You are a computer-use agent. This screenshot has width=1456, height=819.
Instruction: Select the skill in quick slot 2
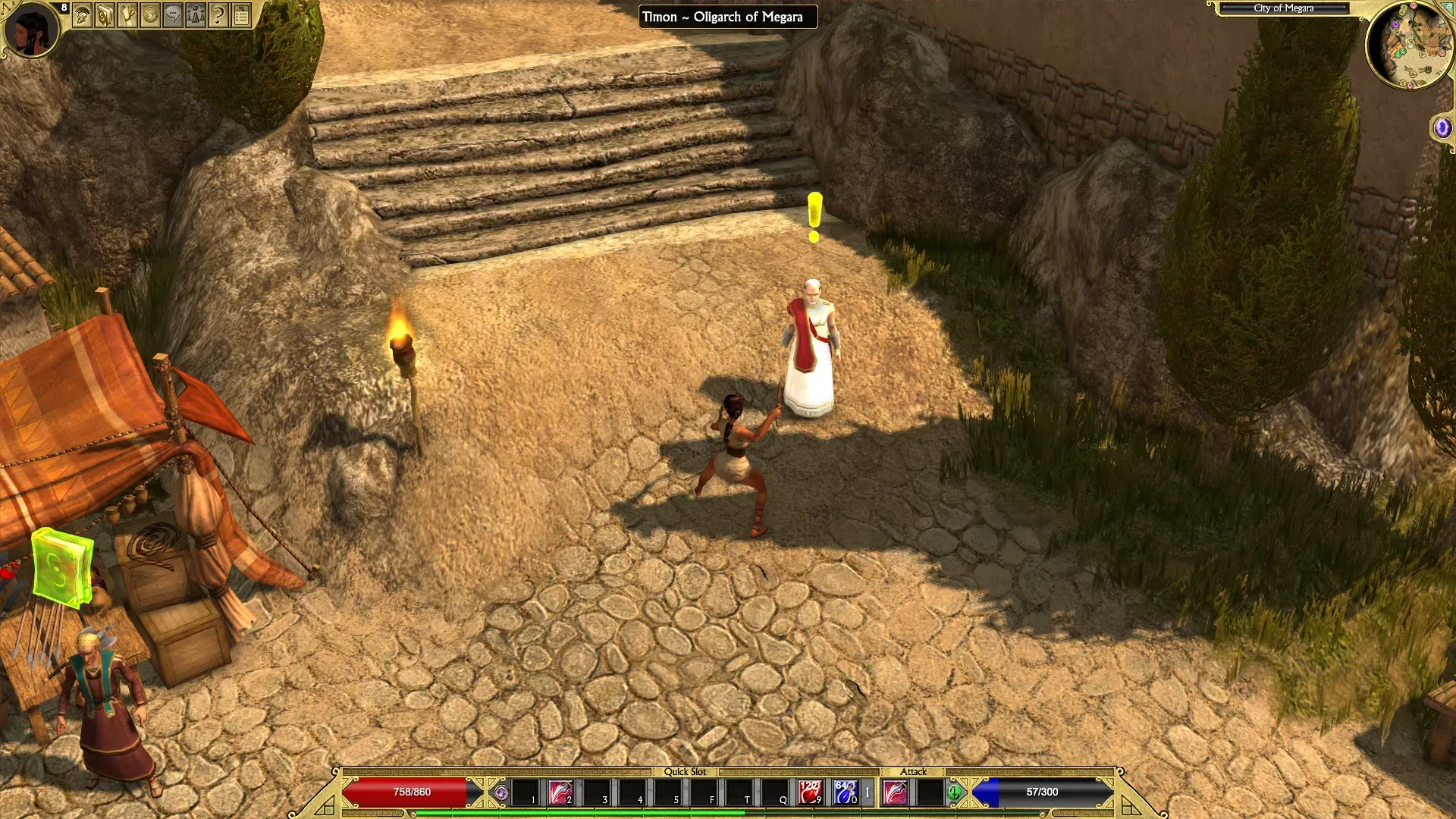tap(560, 792)
